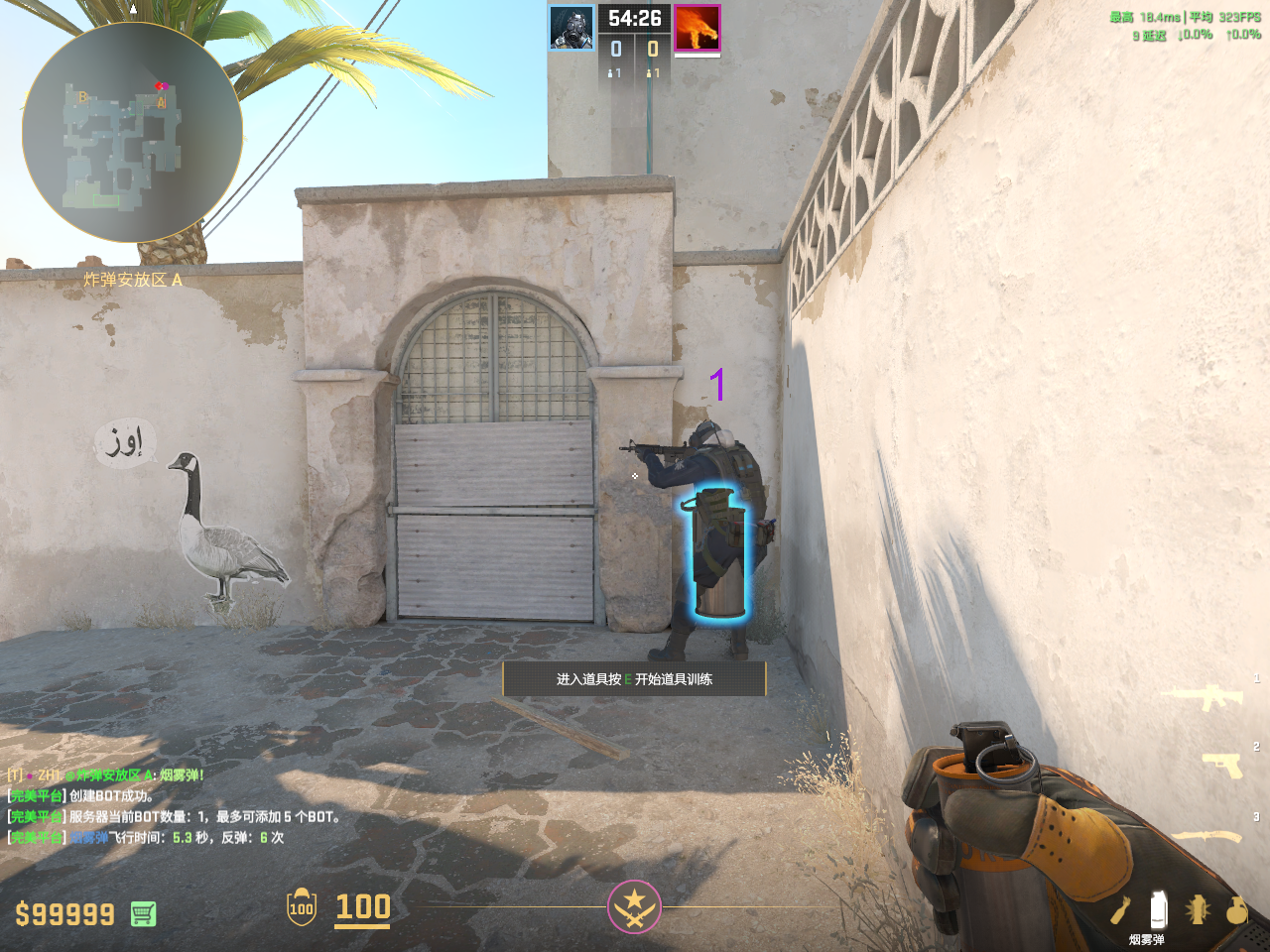Pick the flashbang grenade icon
Viewport: 1270px width, 952px height.
(x=1198, y=909)
